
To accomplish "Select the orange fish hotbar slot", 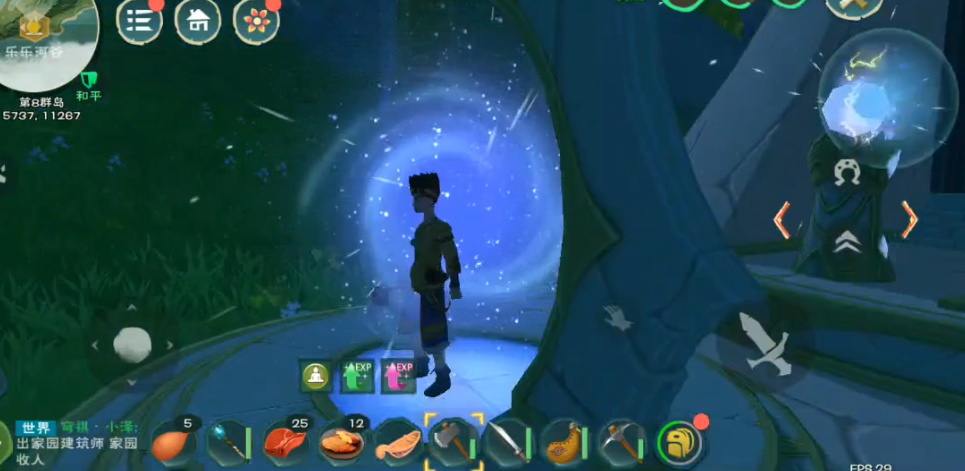I will (x=398, y=441).
